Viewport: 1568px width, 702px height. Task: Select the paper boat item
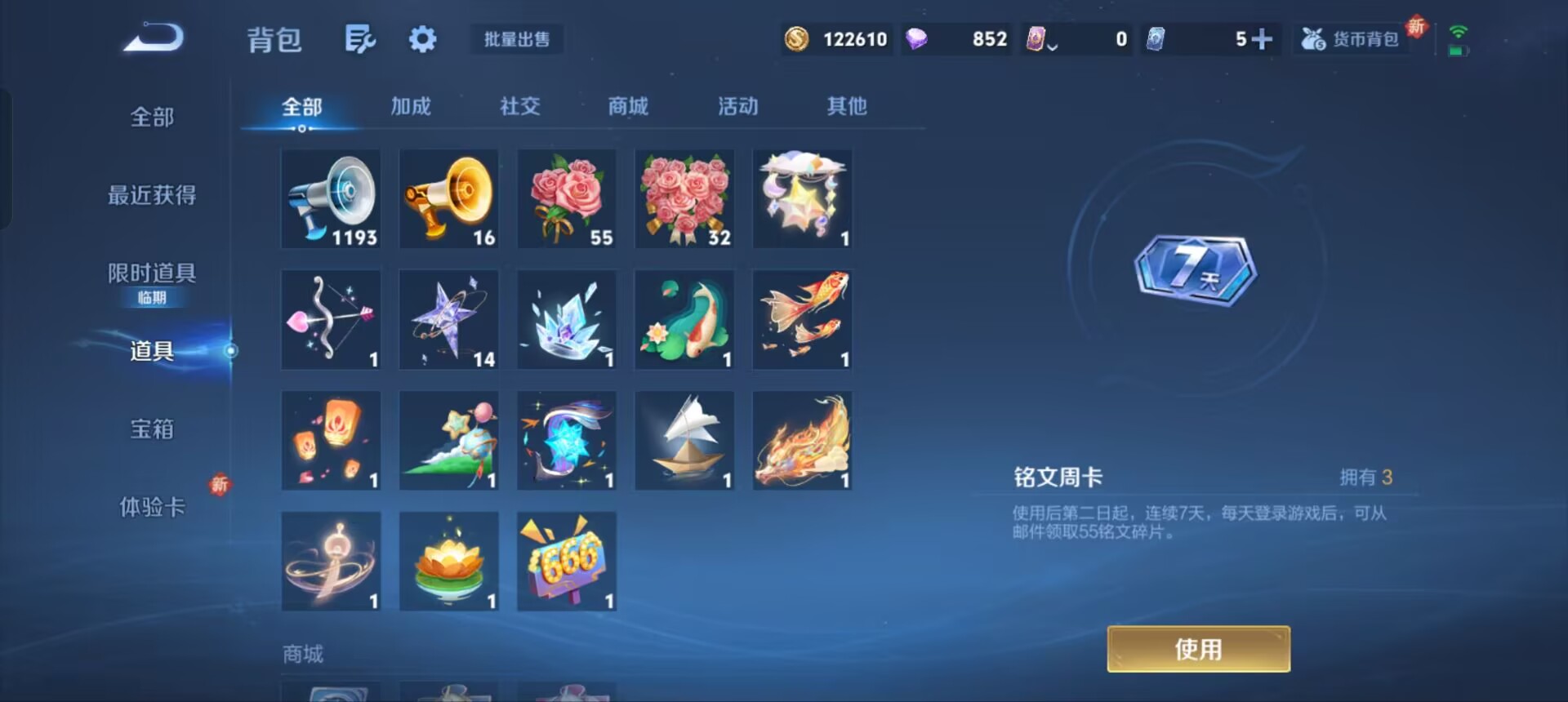coord(684,440)
